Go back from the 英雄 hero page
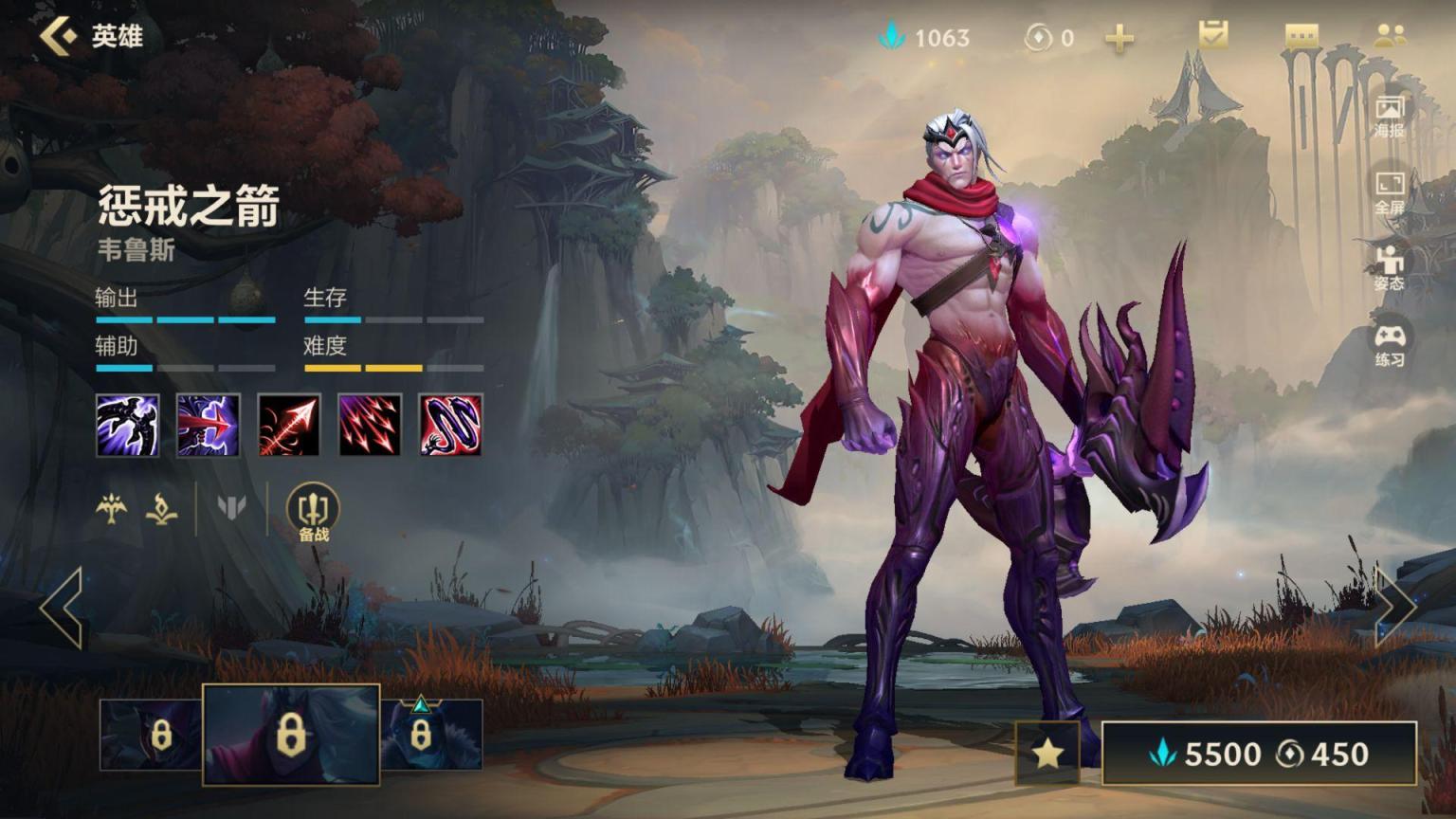This screenshot has width=1456, height=819. coord(59,37)
